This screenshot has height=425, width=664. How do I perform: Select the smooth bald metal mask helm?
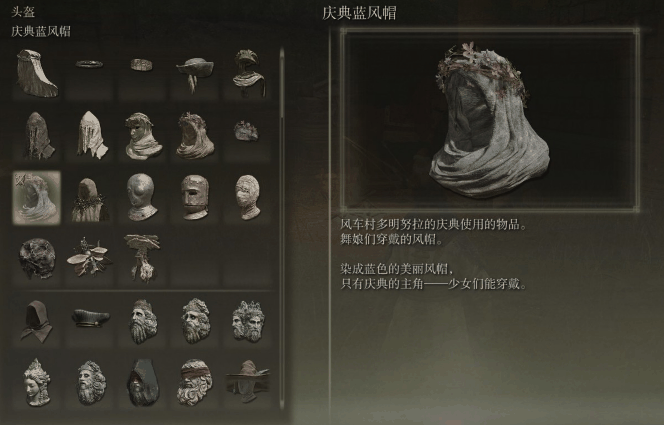(142, 194)
